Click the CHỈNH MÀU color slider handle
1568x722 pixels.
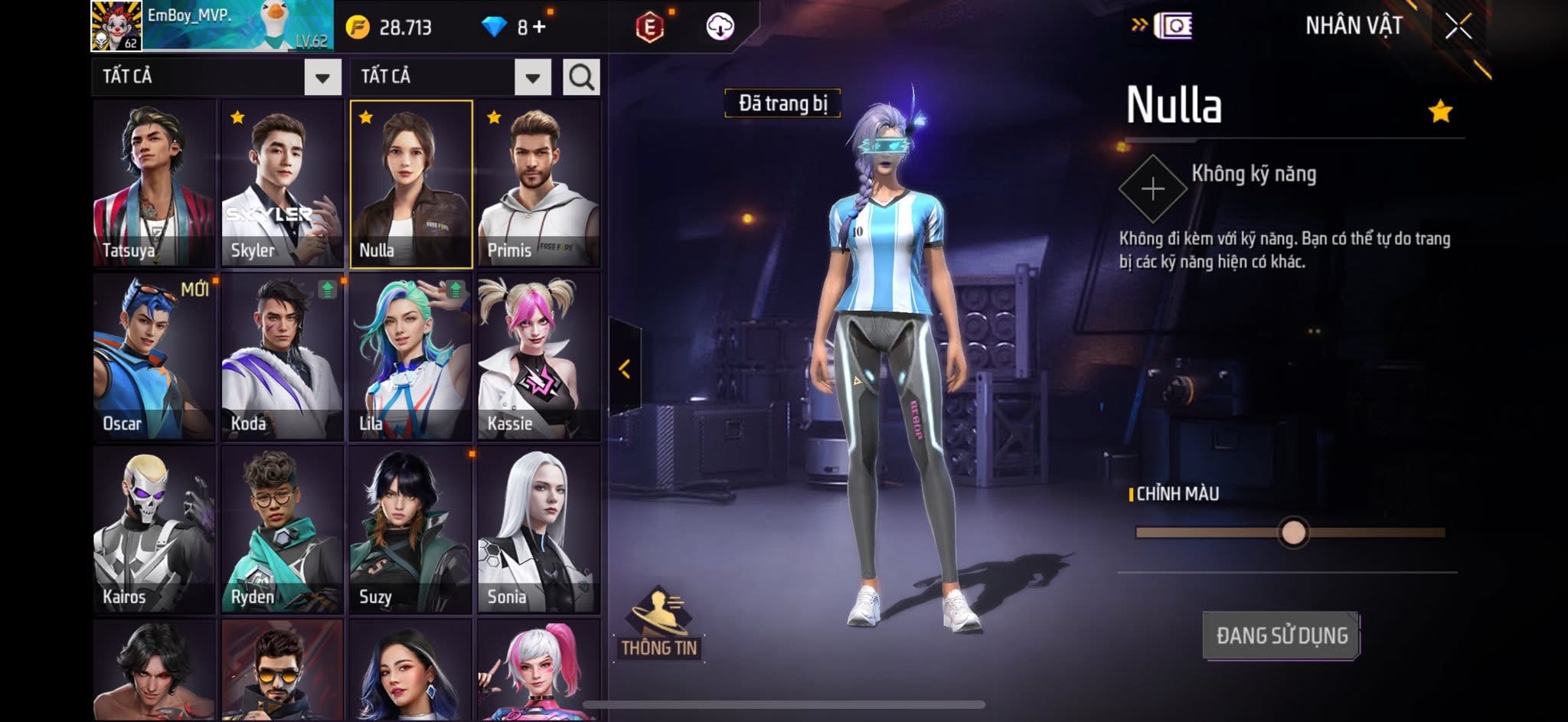coord(1293,532)
